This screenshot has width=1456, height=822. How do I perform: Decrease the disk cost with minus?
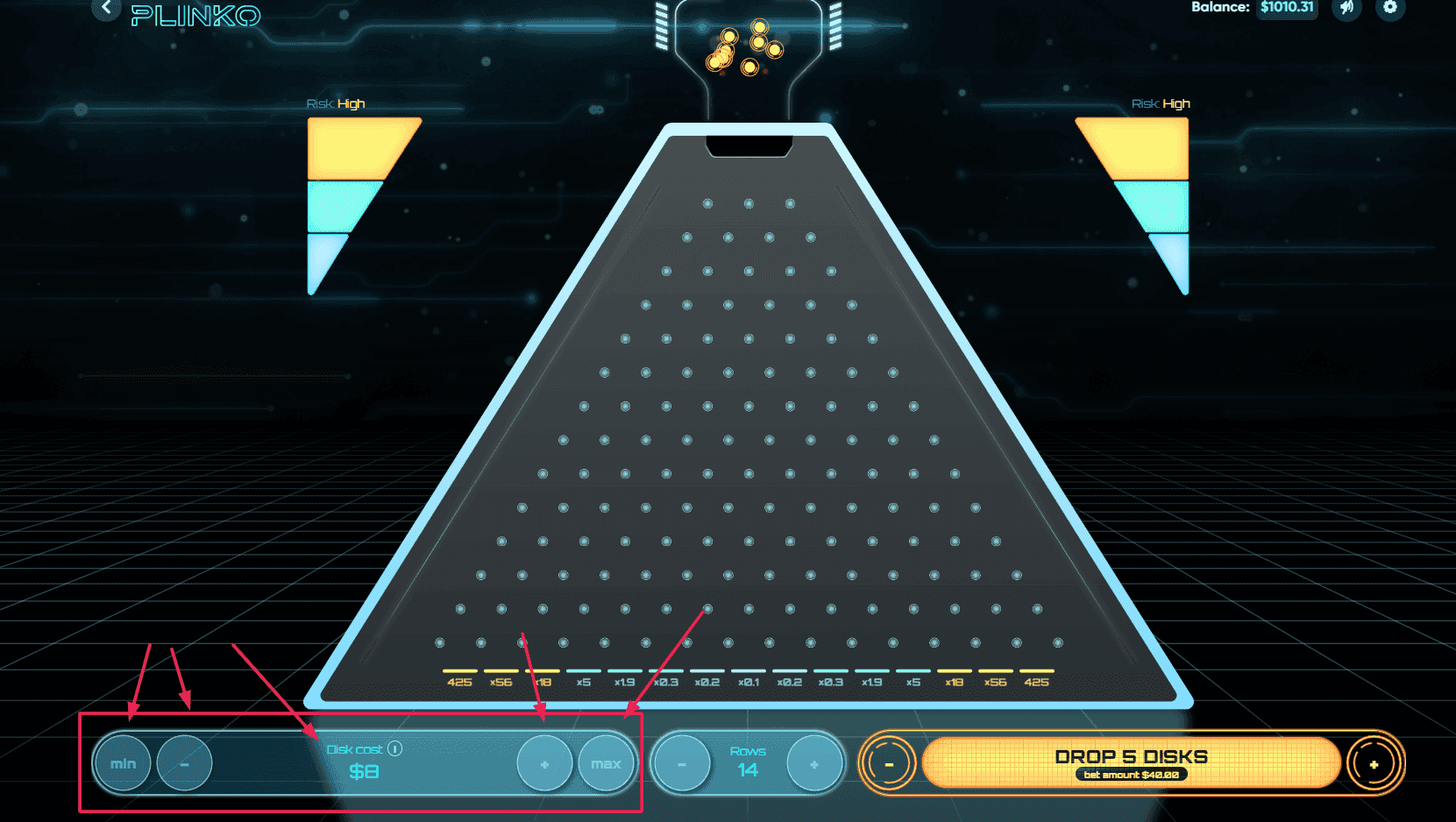184,763
